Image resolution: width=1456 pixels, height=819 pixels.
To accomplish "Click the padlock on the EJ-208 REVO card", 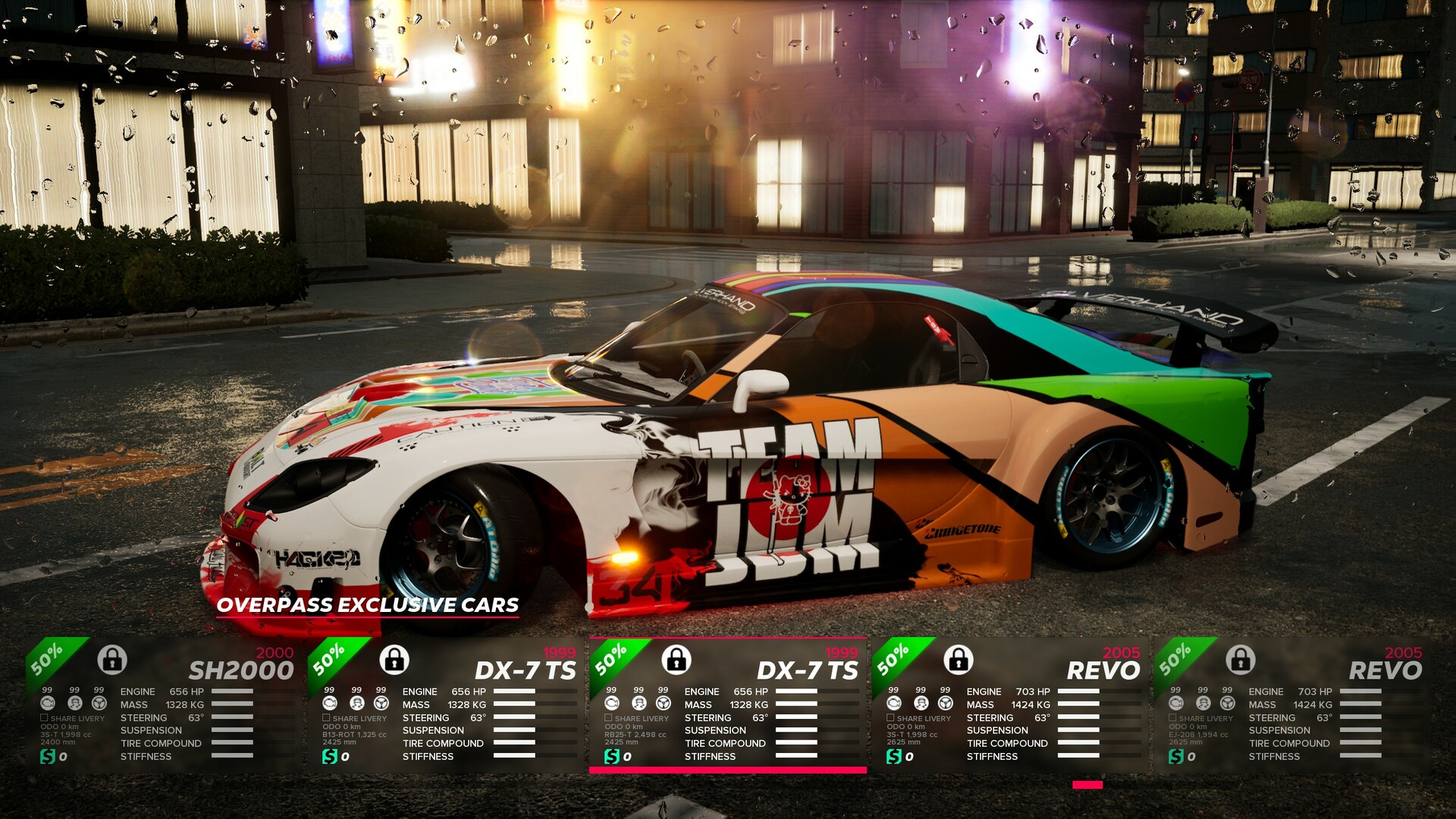I will click(x=1241, y=659).
